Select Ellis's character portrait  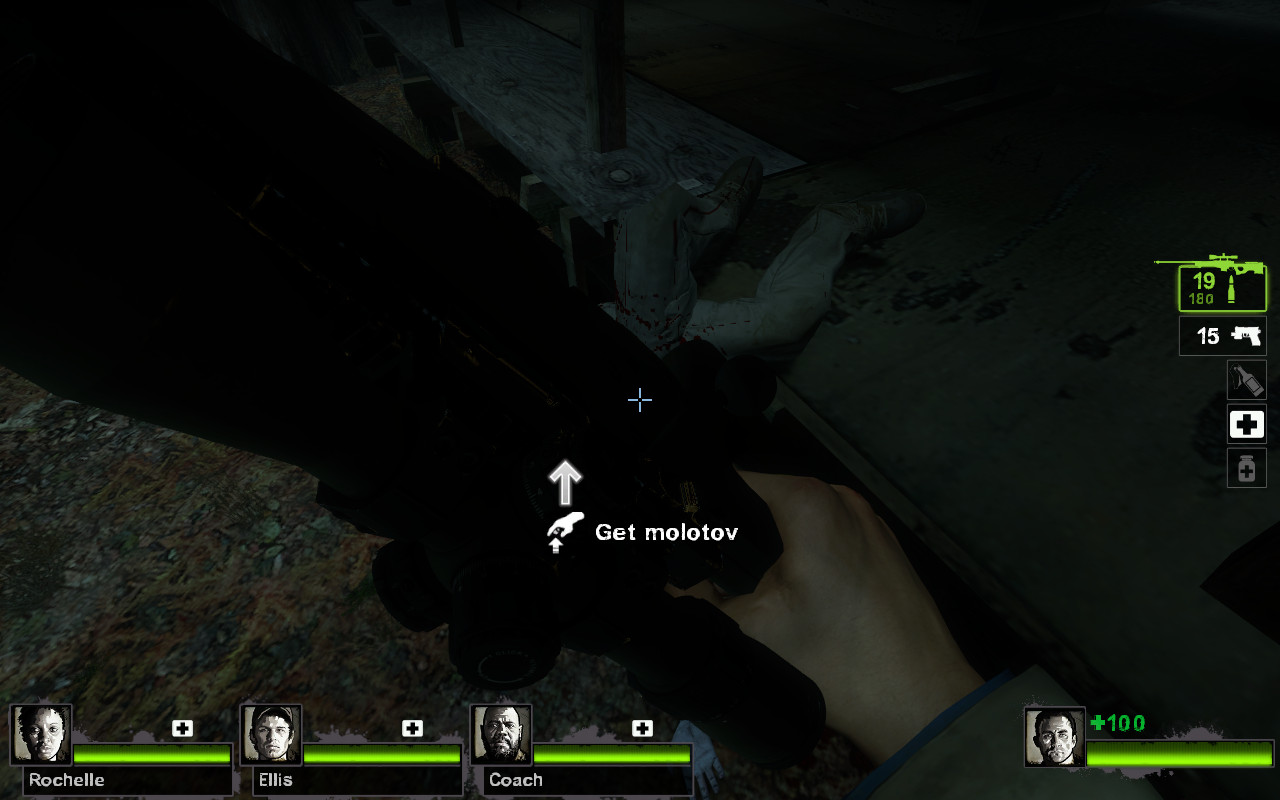coord(271,735)
